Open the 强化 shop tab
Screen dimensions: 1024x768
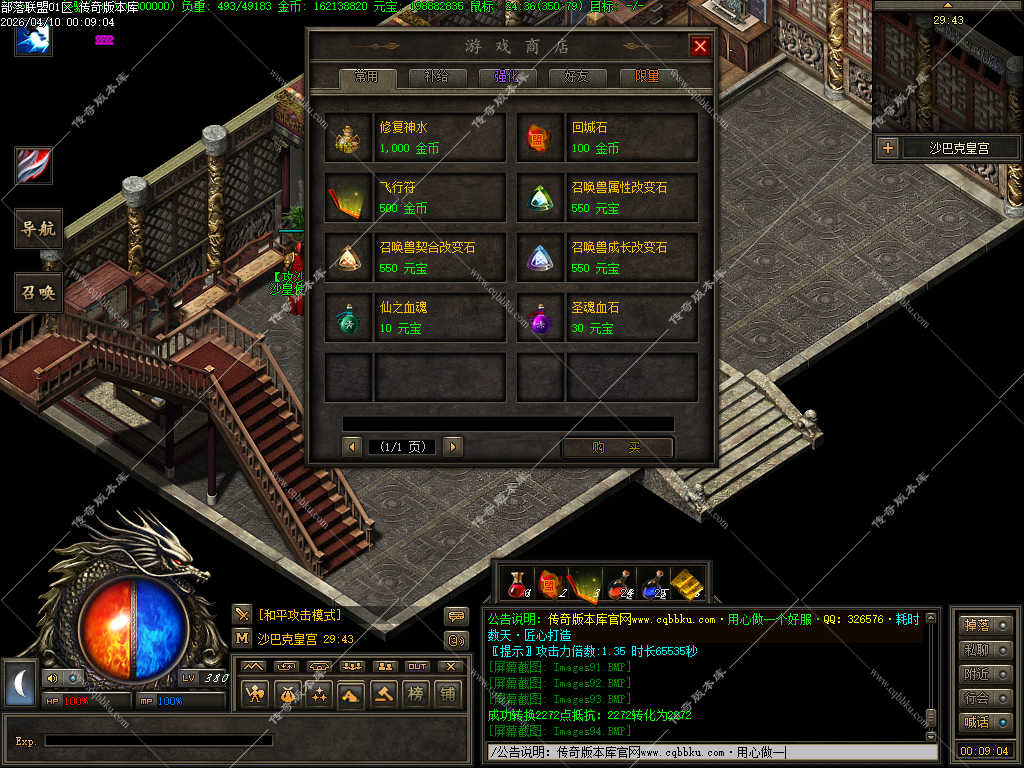tap(507, 77)
